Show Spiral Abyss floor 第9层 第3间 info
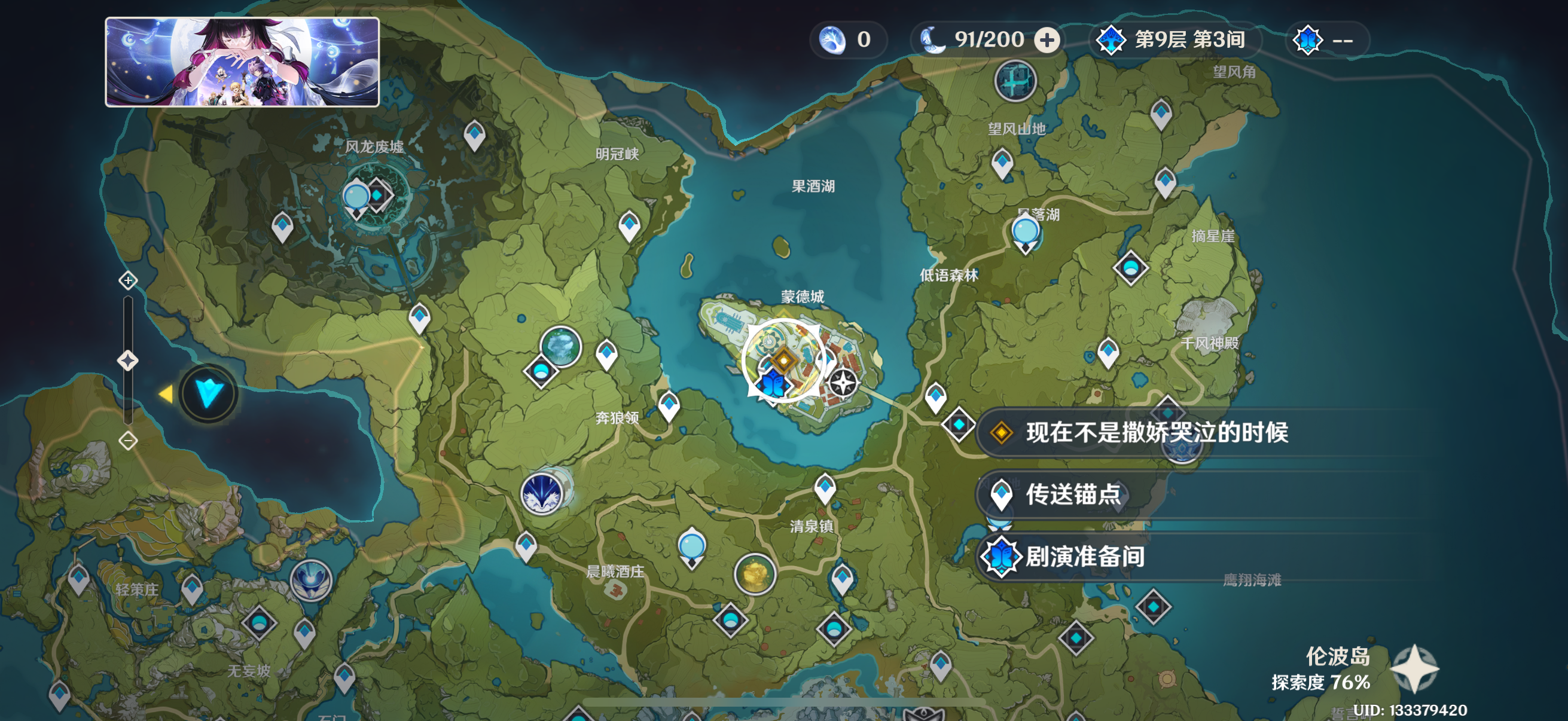This screenshot has width=1568, height=721. tap(1175, 40)
